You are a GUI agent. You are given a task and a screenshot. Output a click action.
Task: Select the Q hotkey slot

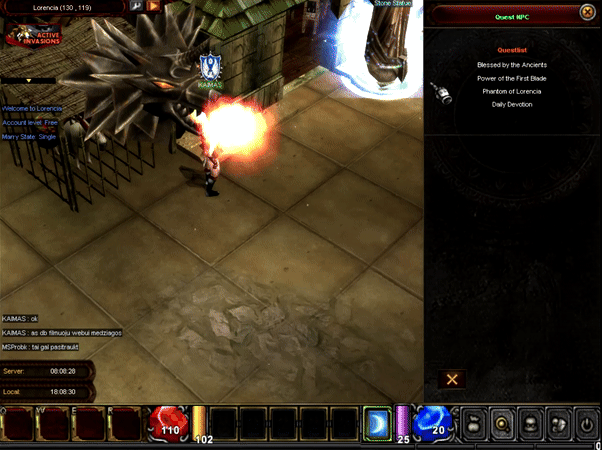pos(19,424)
